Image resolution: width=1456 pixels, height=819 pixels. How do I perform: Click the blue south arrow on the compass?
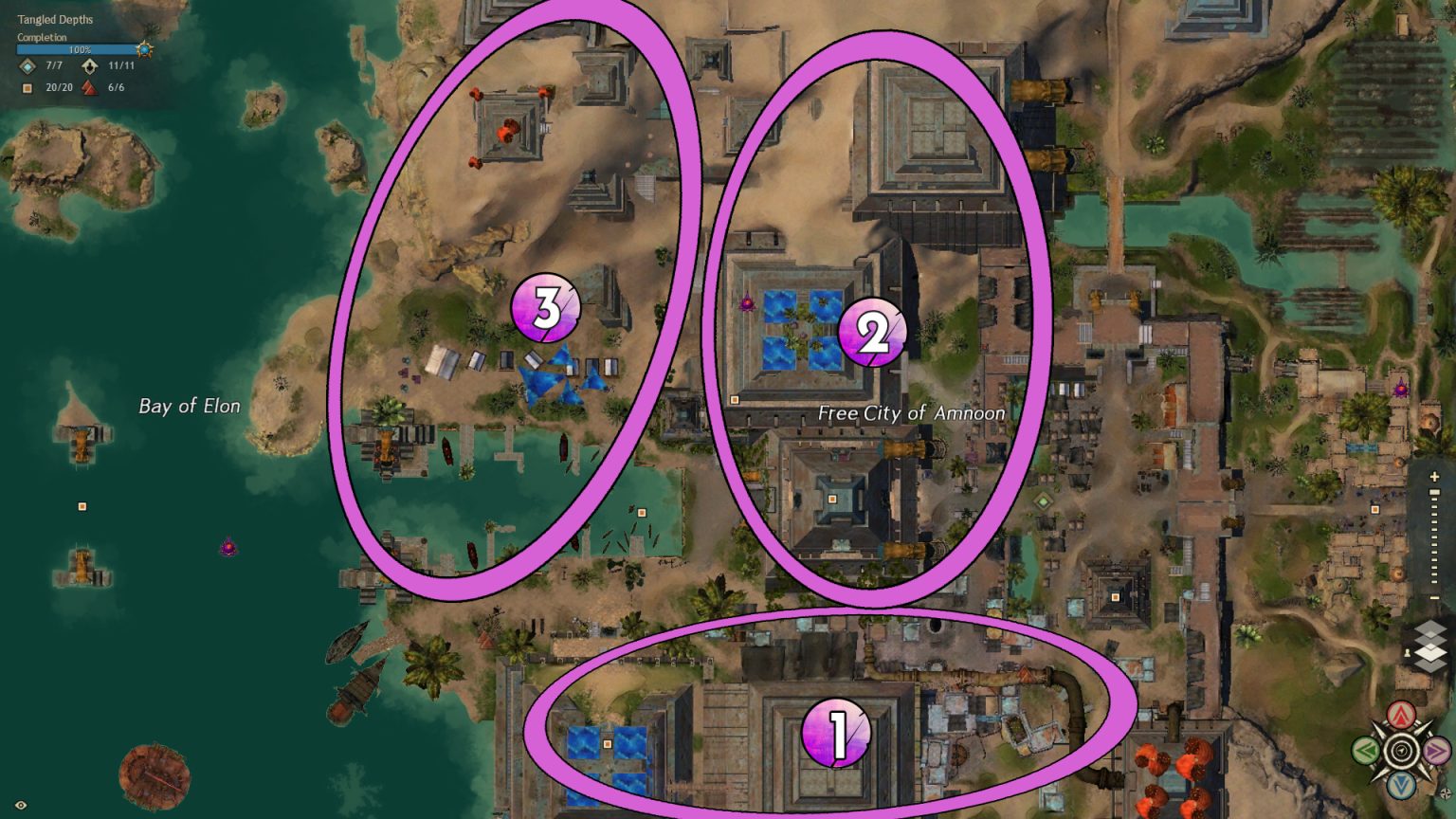coord(1402,785)
